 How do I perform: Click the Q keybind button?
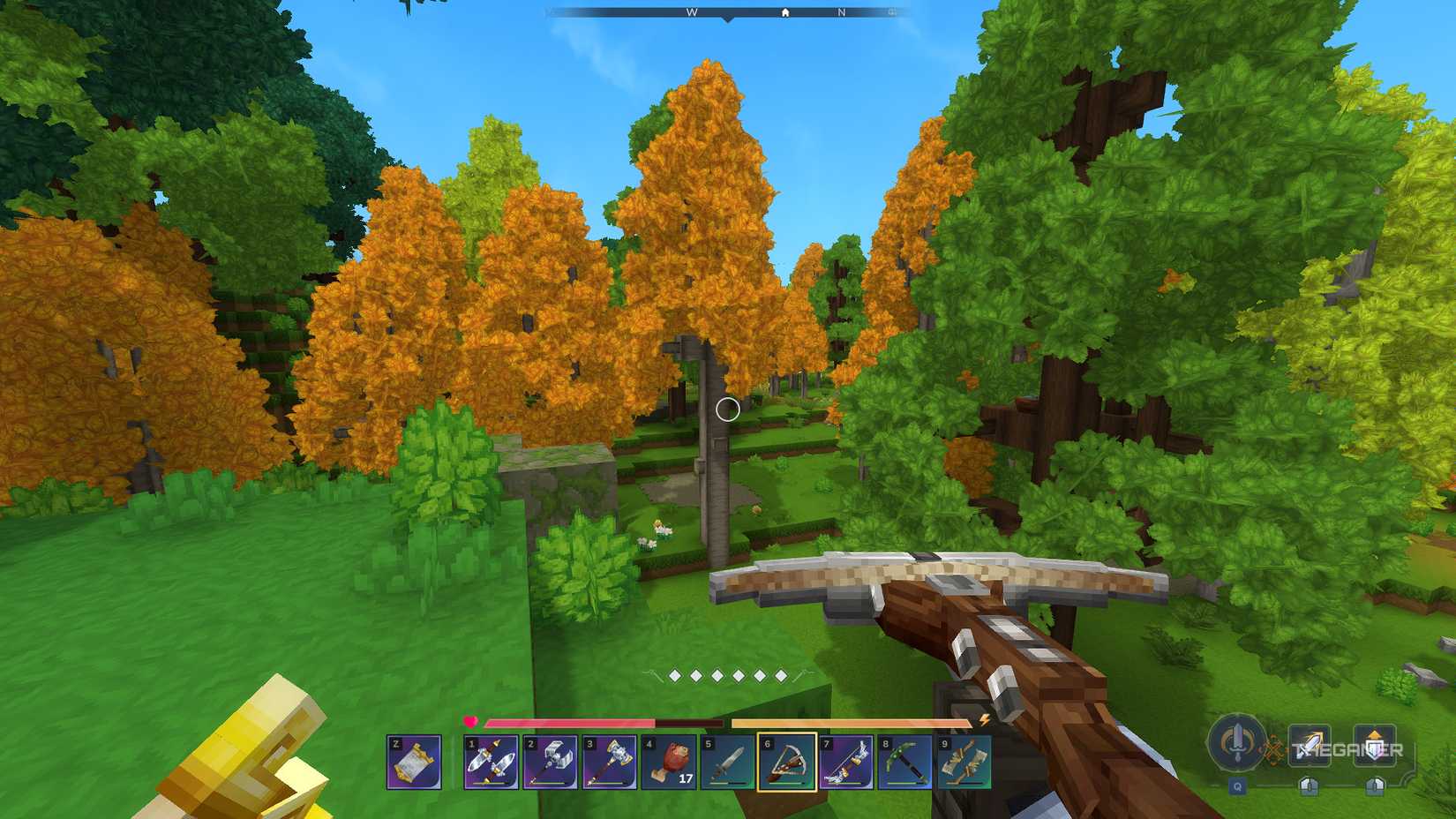(1238, 785)
